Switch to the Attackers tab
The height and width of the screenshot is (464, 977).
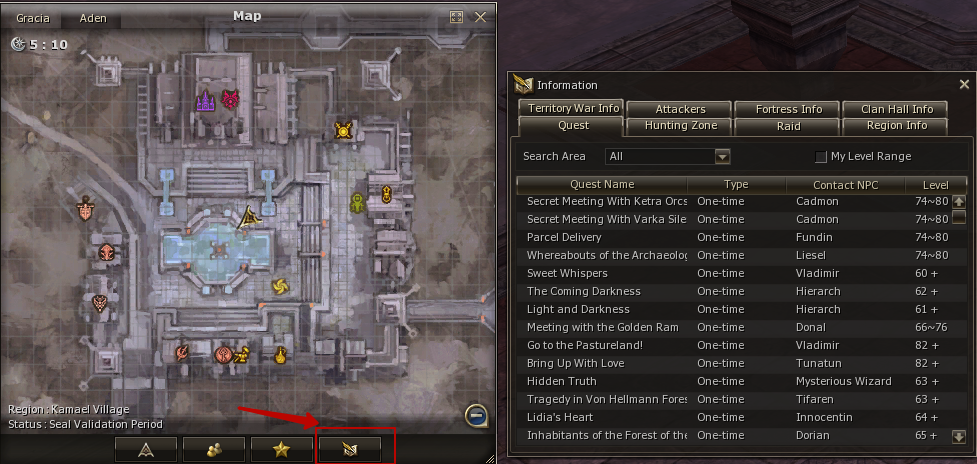[x=680, y=108]
